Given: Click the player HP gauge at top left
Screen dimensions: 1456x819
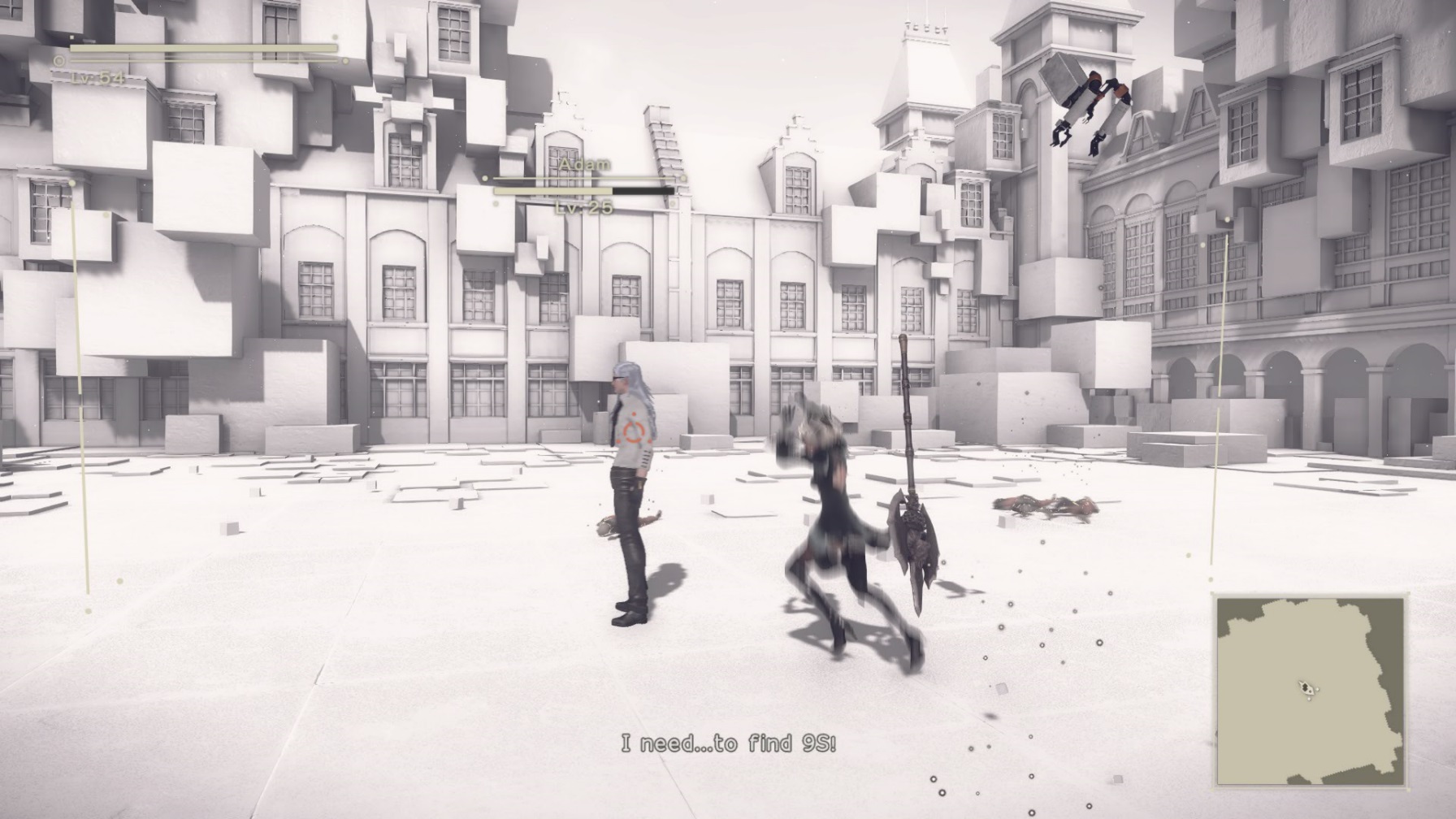Looking at the screenshot, I should pos(203,49).
